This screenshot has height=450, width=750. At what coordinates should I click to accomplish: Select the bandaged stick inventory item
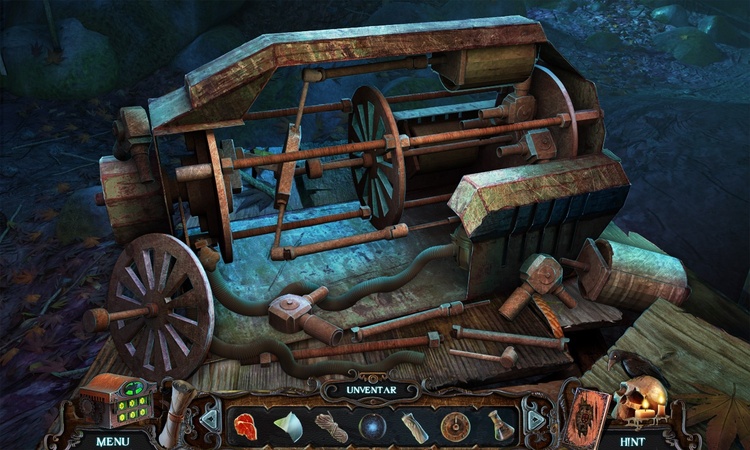415,425
